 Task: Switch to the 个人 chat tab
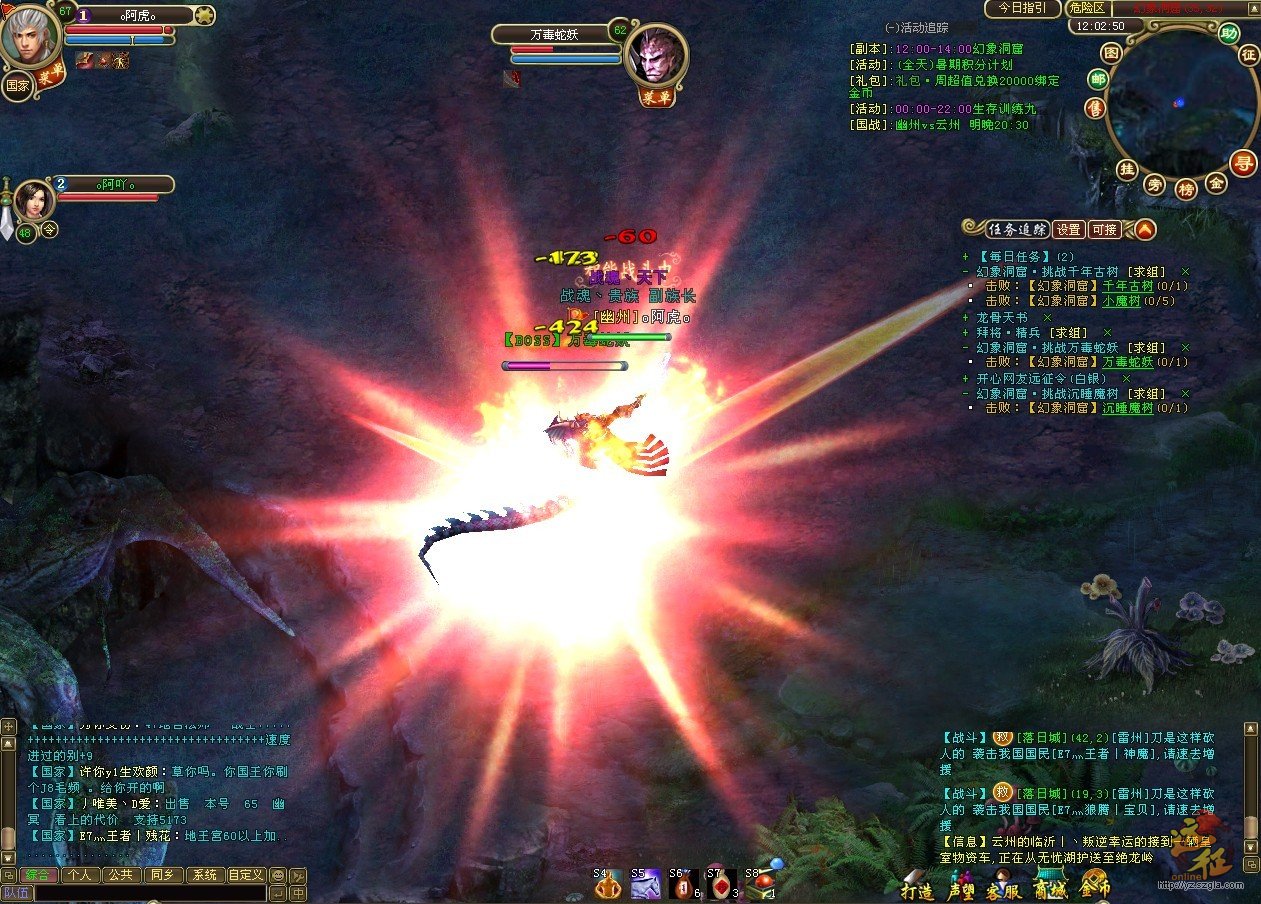point(81,875)
